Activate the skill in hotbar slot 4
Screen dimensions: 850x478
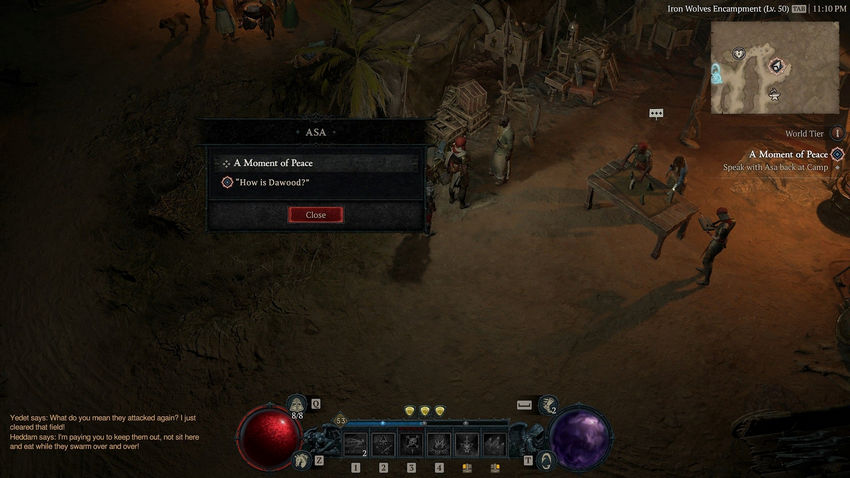tap(439, 443)
